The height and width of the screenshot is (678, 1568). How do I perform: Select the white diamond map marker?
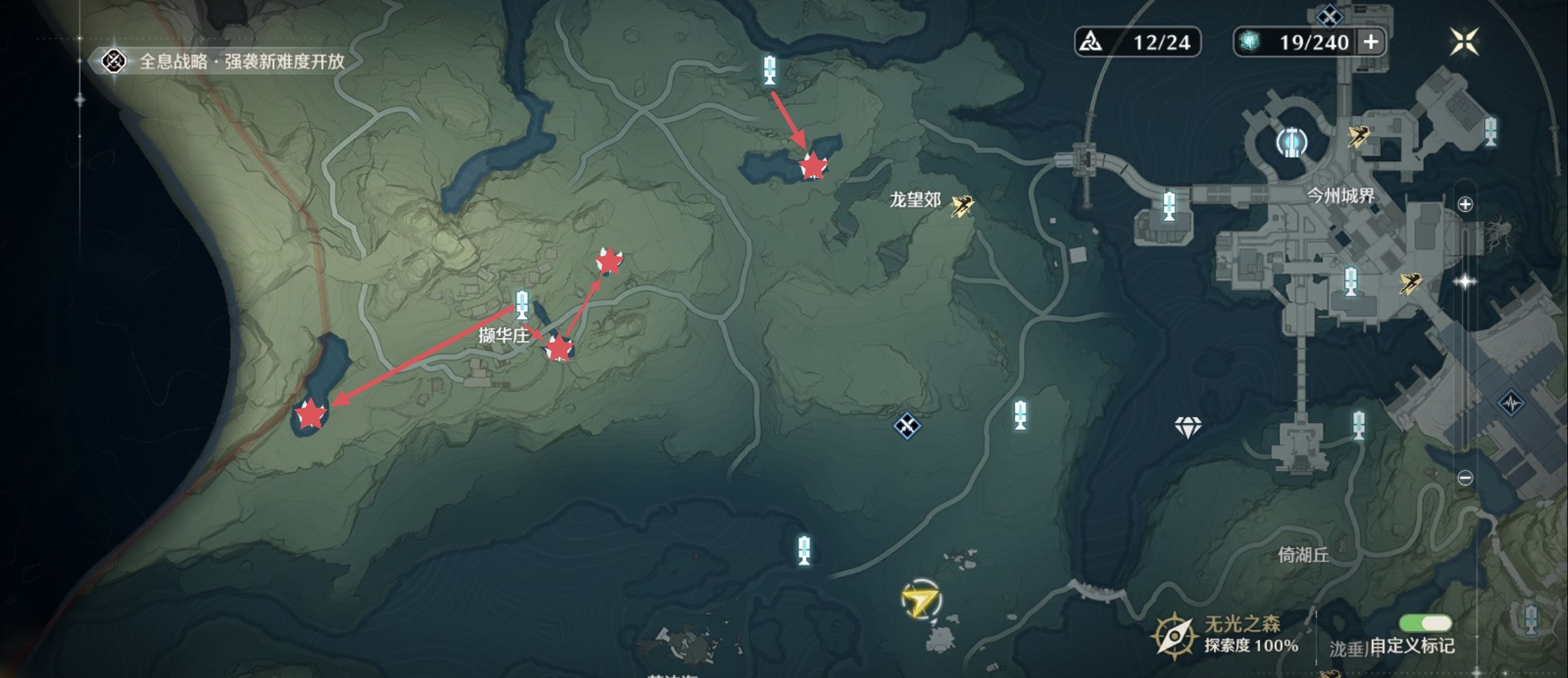click(x=1188, y=427)
